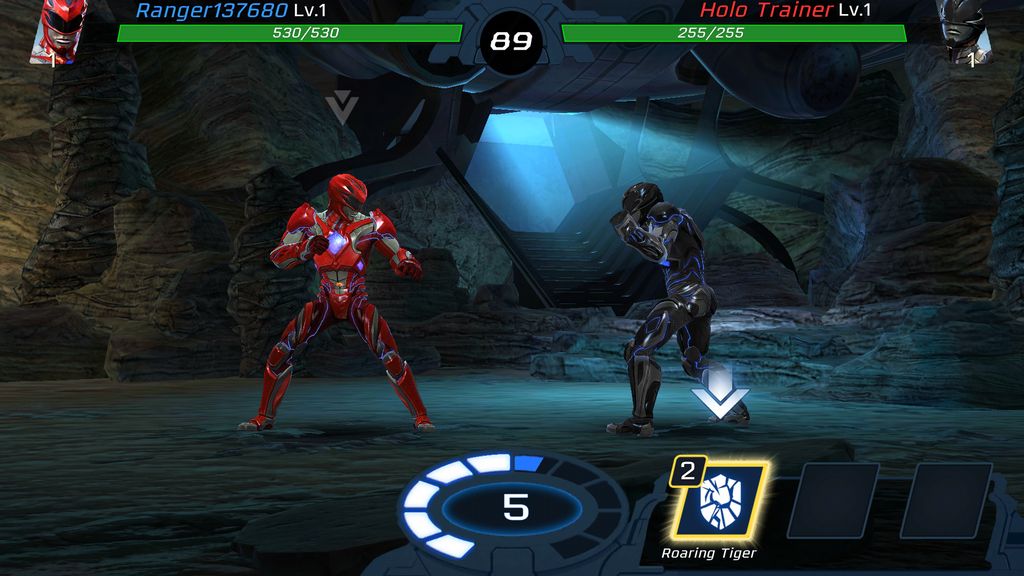Select the Holo Trainer black ranger portrait
The width and height of the screenshot is (1024, 576).
point(963,30)
